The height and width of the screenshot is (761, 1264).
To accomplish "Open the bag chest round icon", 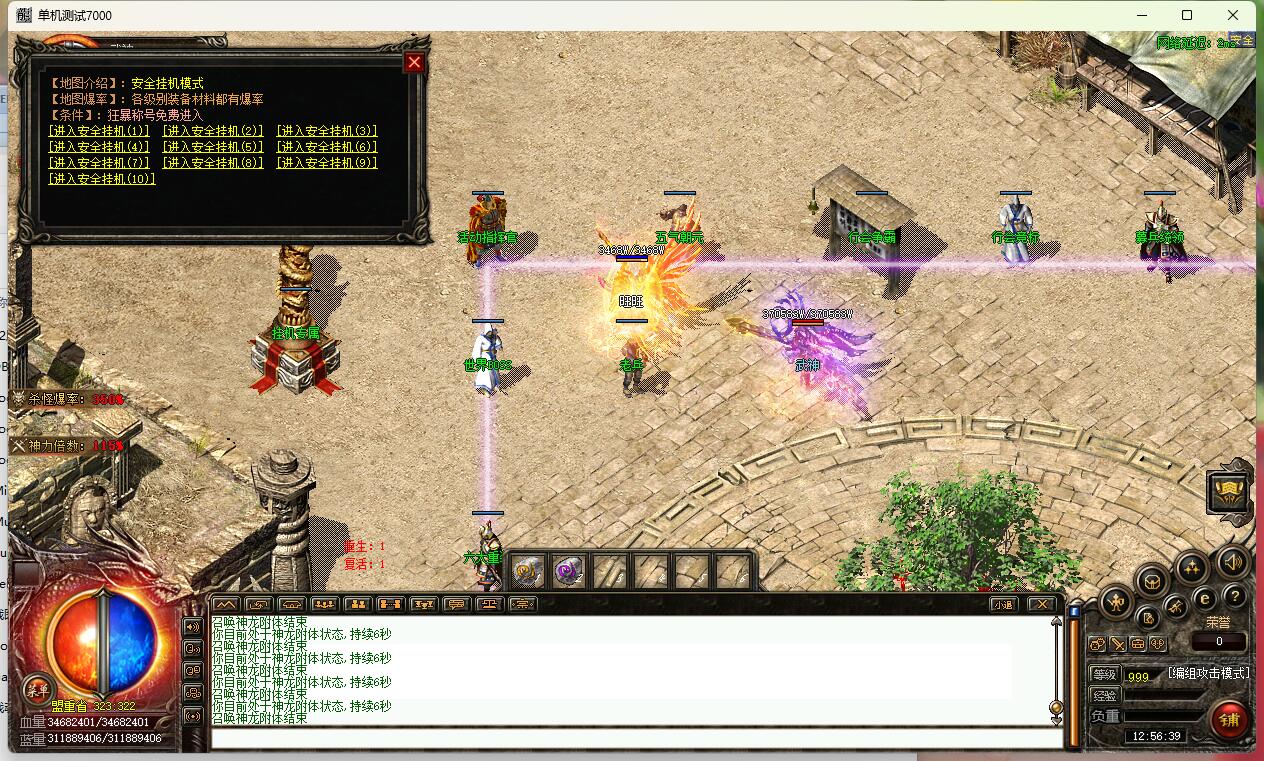I will click(x=1152, y=581).
